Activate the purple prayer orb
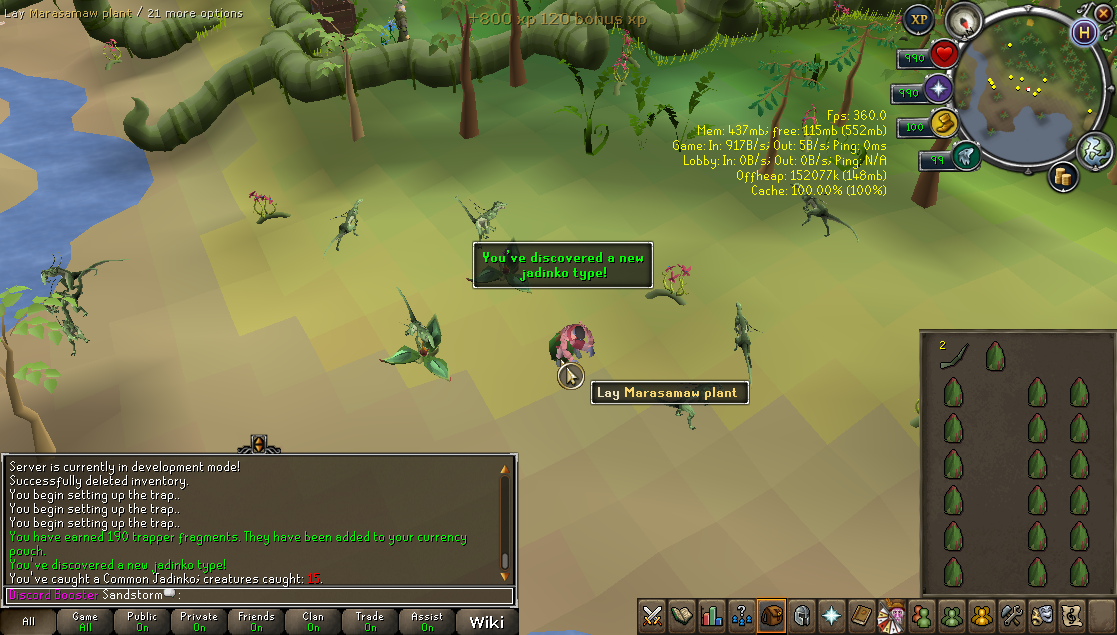This screenshot has height=635, width=1117. (x=939, y=89)
